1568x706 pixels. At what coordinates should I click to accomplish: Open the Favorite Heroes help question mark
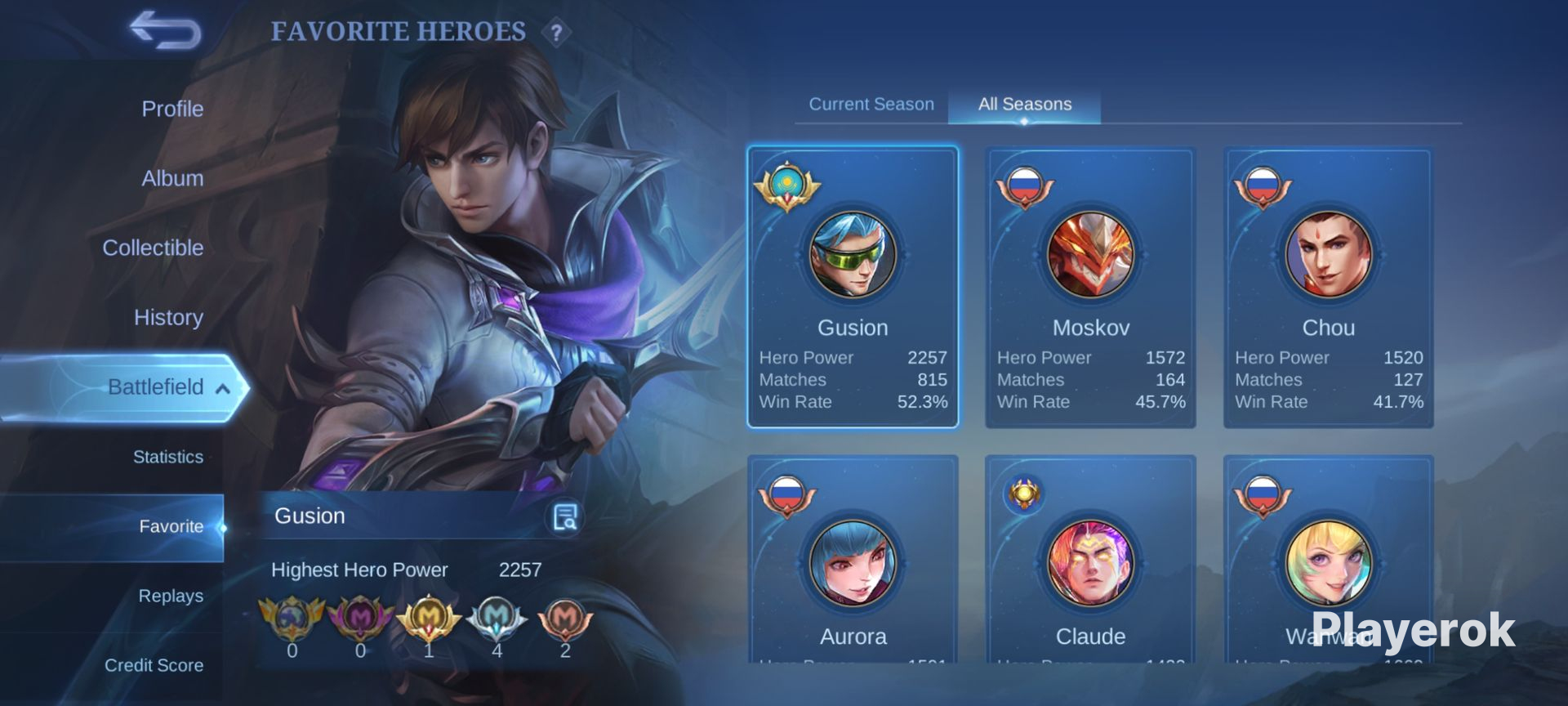pyautogui.click(x=556, y=33)
